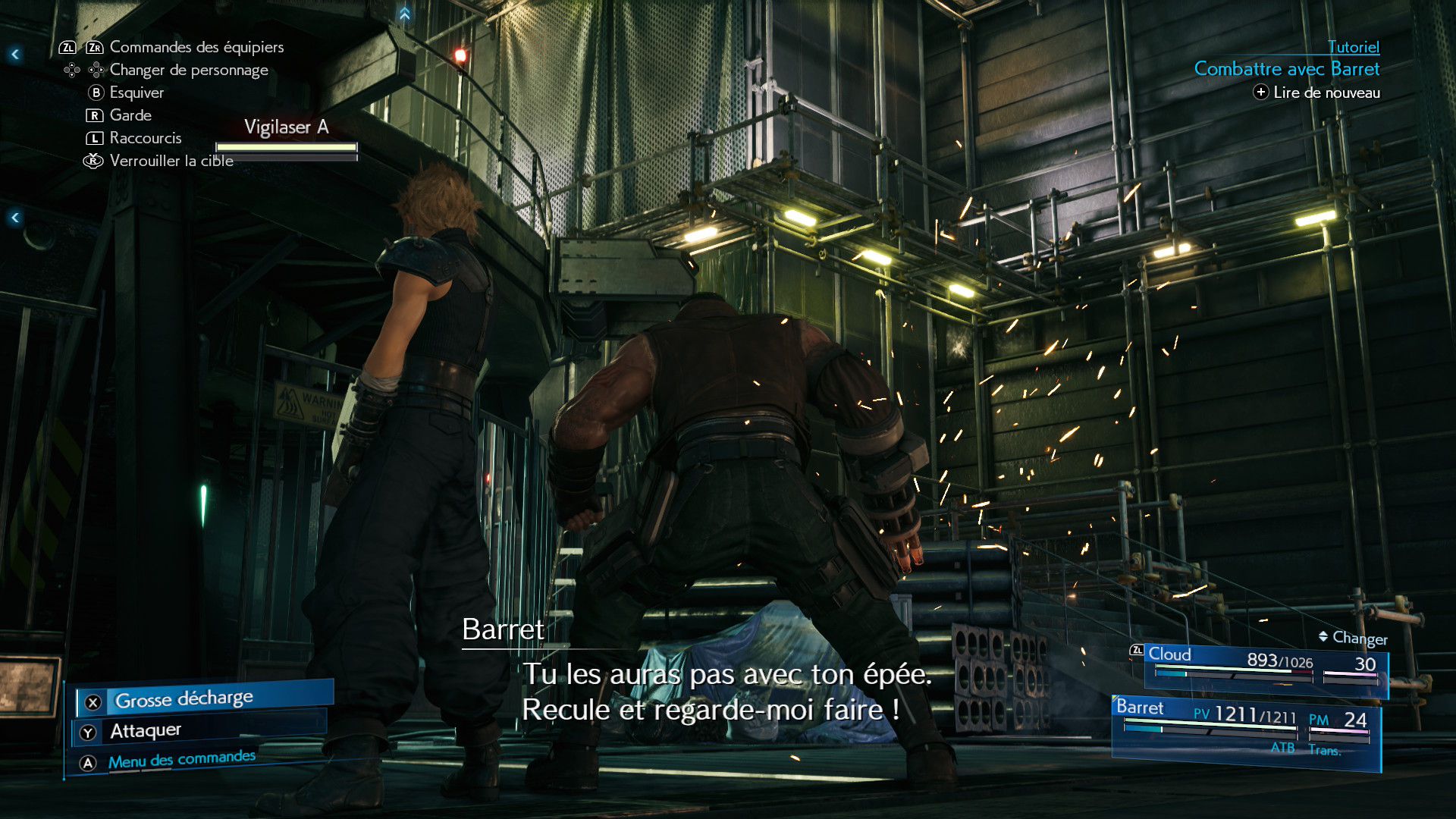The image size is (1456, 819).
Task: Read the tutorial again via Lire de nouveau
Action: pos(1317,93)
